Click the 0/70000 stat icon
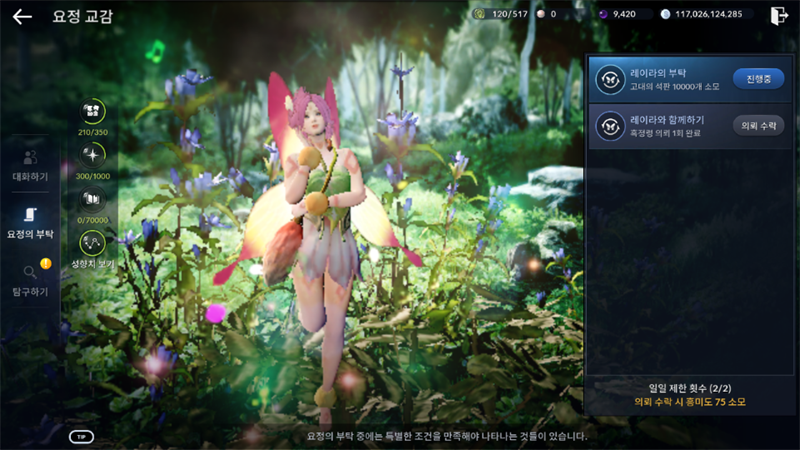The image size is (800, 450). click(x=92, y=201)
